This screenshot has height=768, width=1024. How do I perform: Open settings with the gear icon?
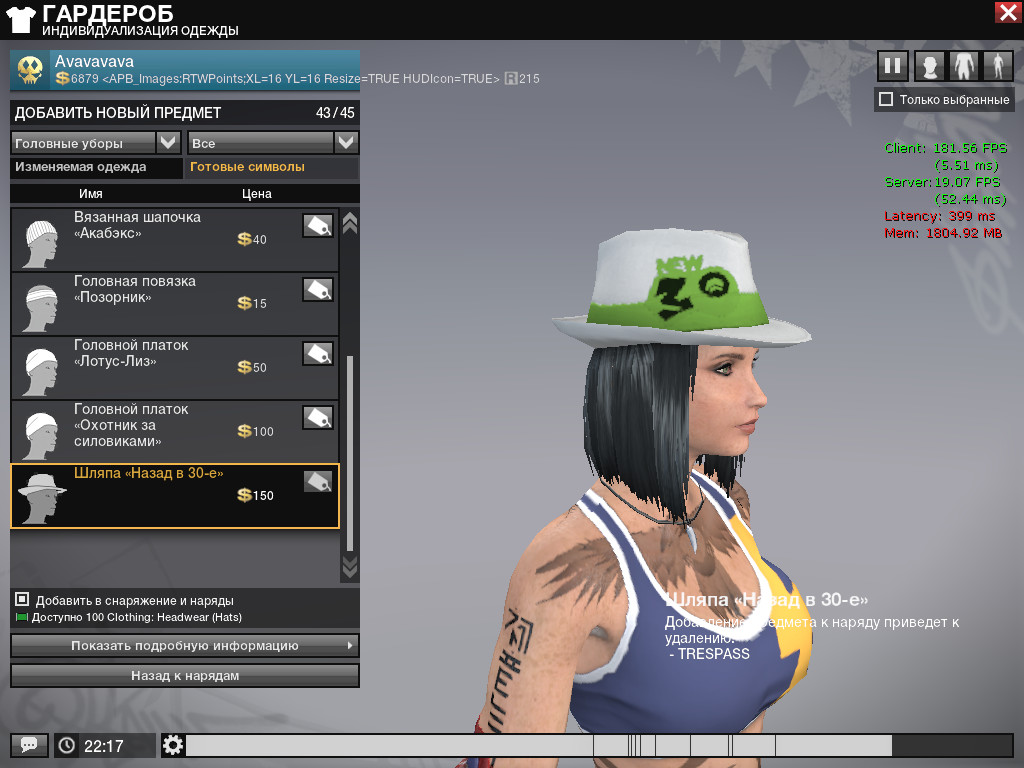coord(173,745)
